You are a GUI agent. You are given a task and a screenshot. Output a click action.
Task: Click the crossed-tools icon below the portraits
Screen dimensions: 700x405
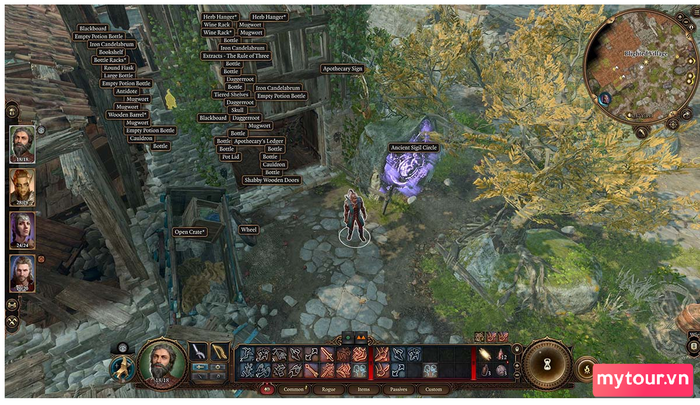click(x=12, y=321)
